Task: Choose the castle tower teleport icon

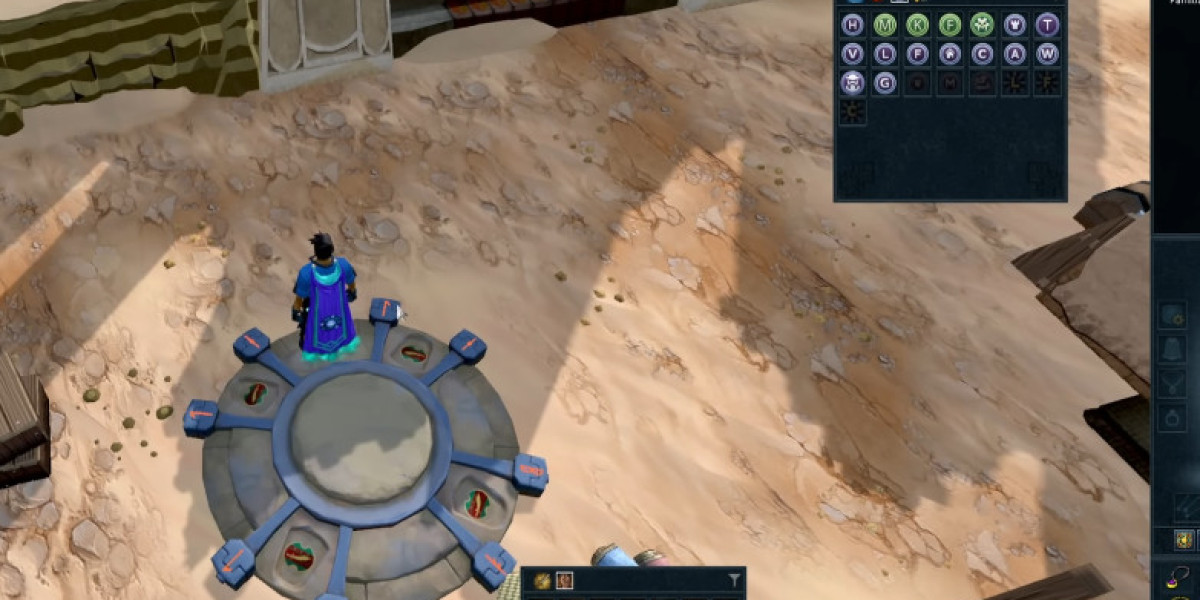Action: click(x=1015, y=24)
